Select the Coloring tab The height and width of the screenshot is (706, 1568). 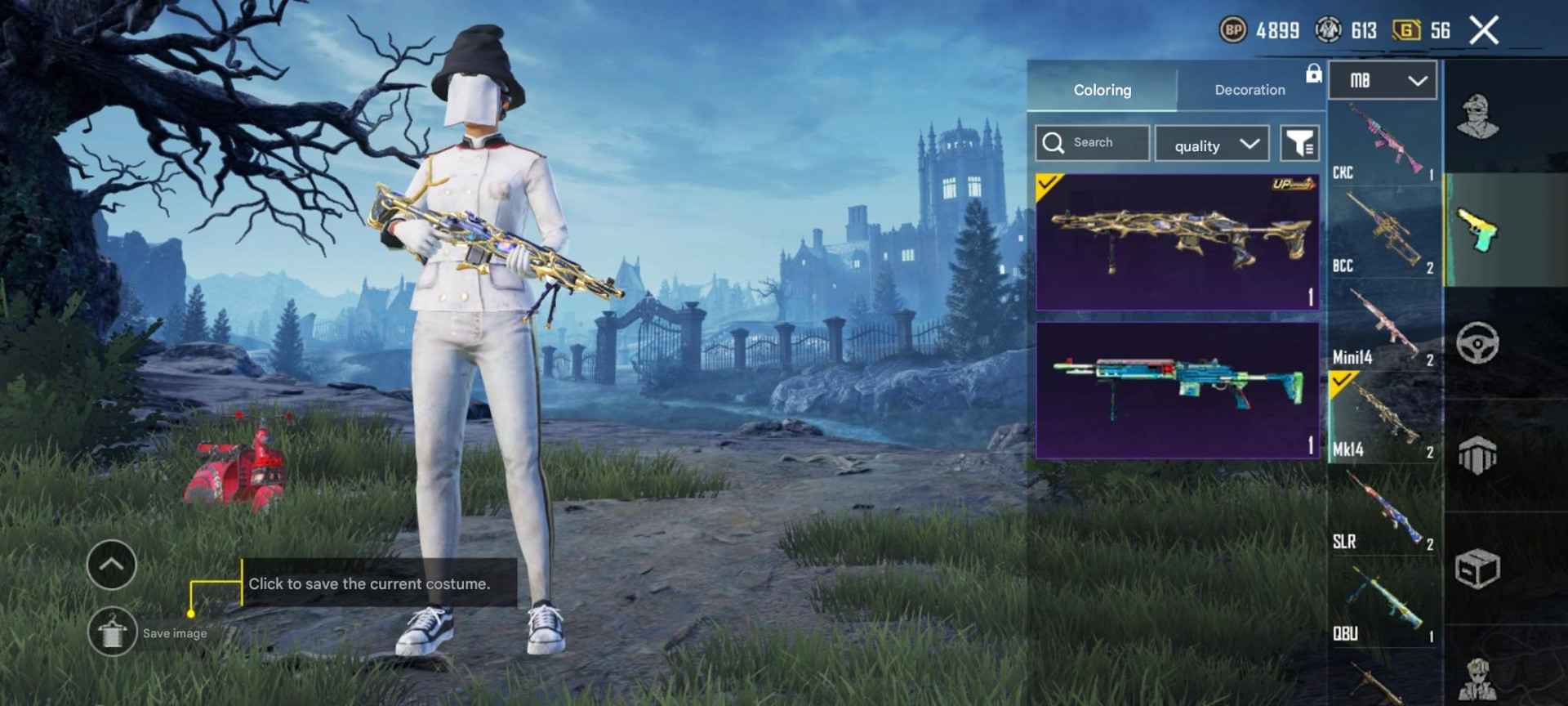pyautogui.click(x=1103, y=90)
